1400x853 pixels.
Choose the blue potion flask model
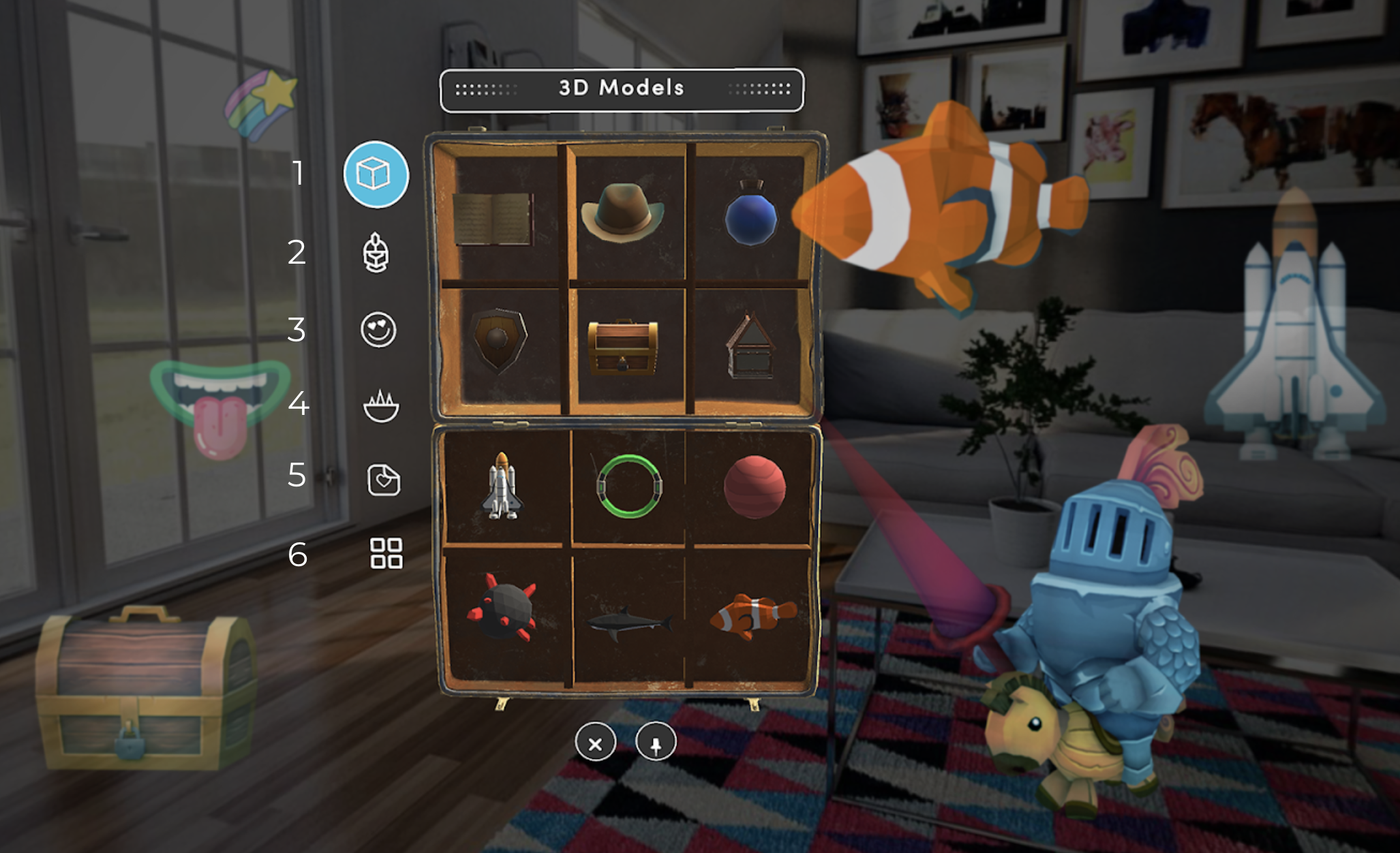coord(750,214)
